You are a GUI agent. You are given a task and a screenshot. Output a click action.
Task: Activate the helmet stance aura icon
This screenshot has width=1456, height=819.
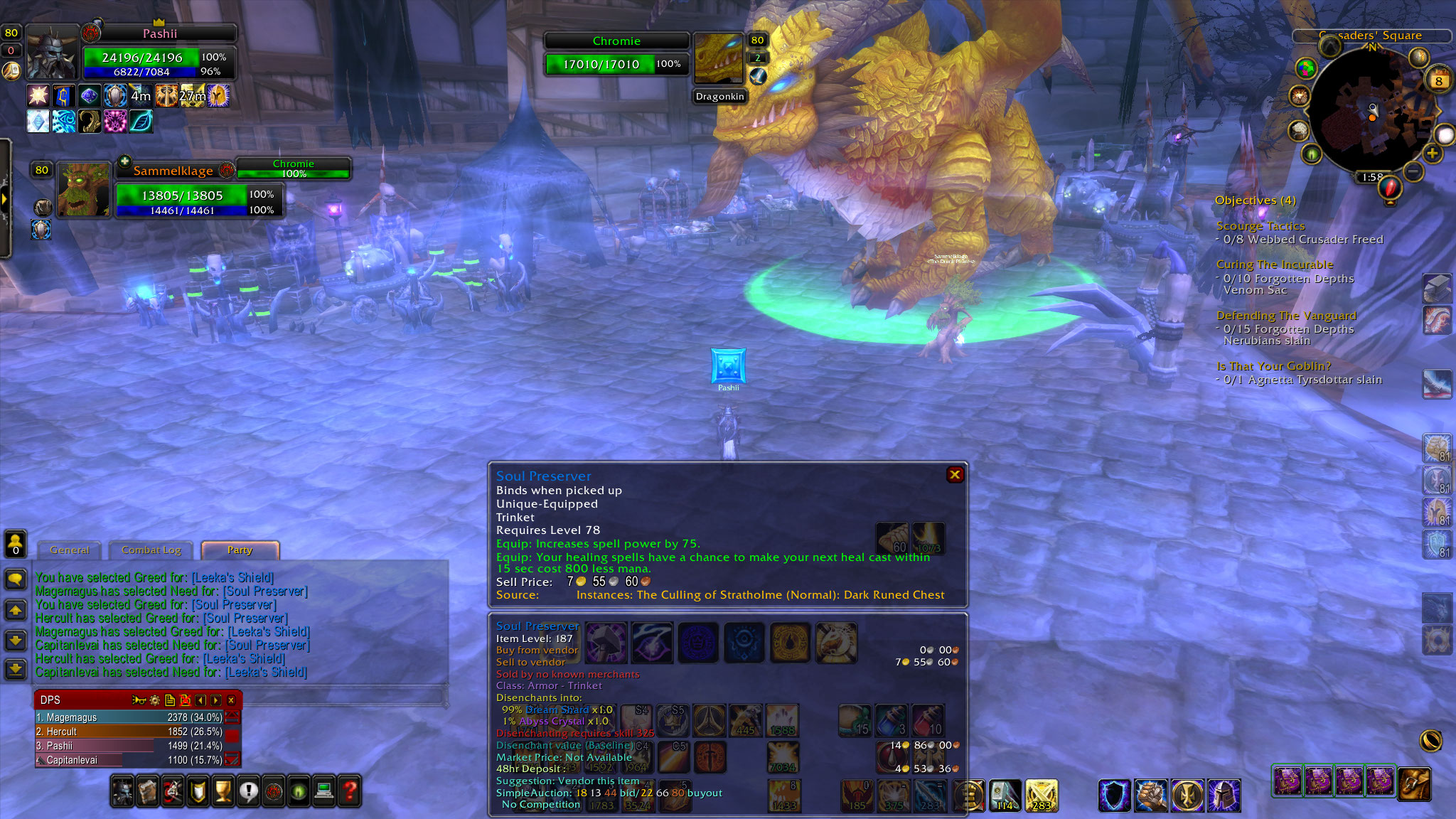tap(1224, 796)
